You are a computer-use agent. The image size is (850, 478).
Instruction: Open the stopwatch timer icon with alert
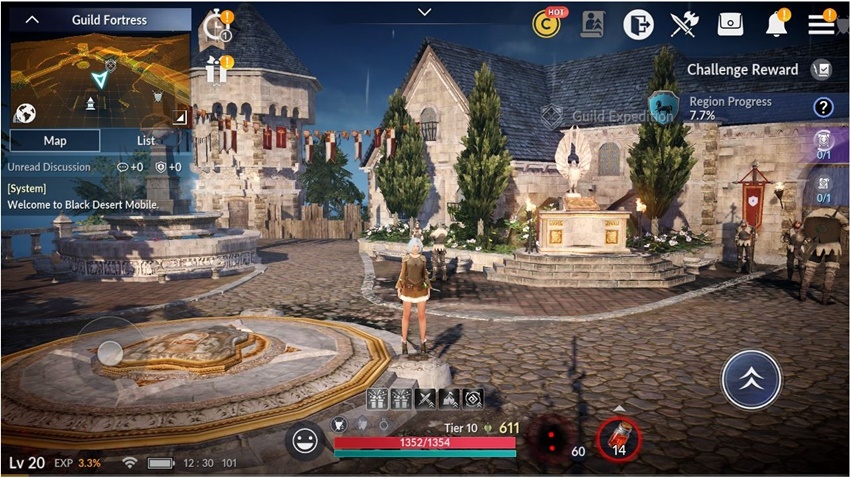click(x=216, y=25)
